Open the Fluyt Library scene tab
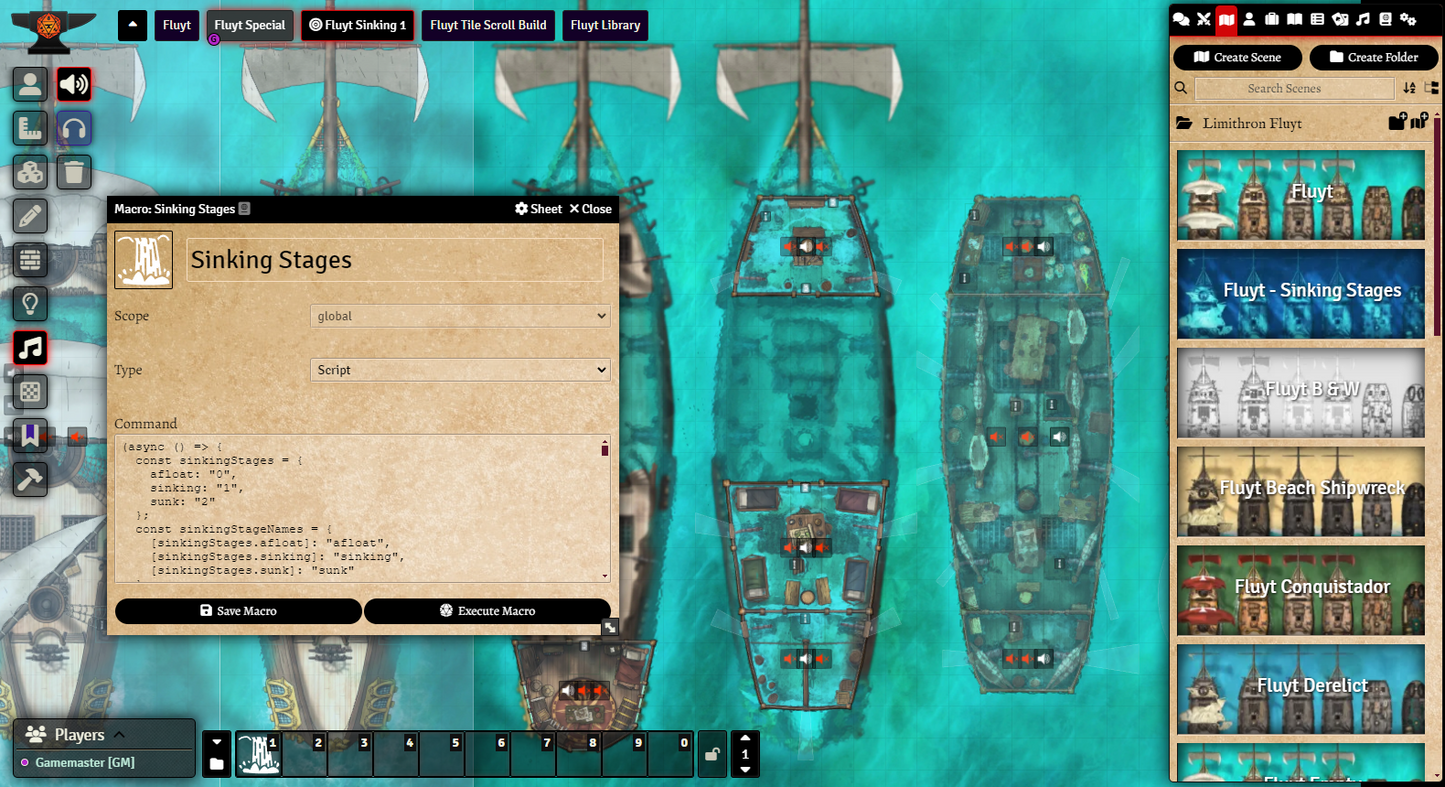1445x787 pixels. click(x=605, y=25)
